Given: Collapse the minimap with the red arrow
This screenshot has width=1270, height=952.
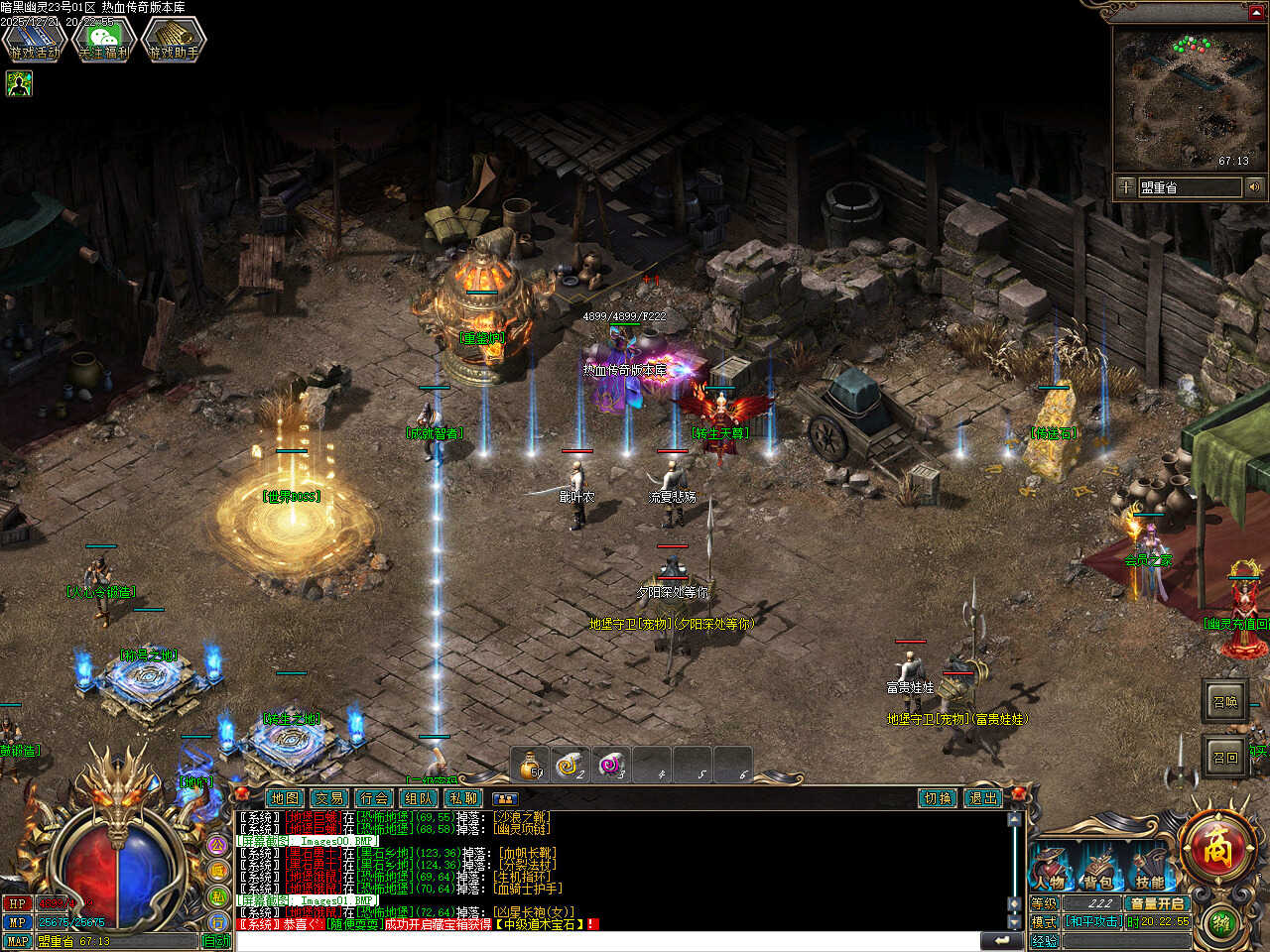Looking at the screenshot, I should [1256, 12].
